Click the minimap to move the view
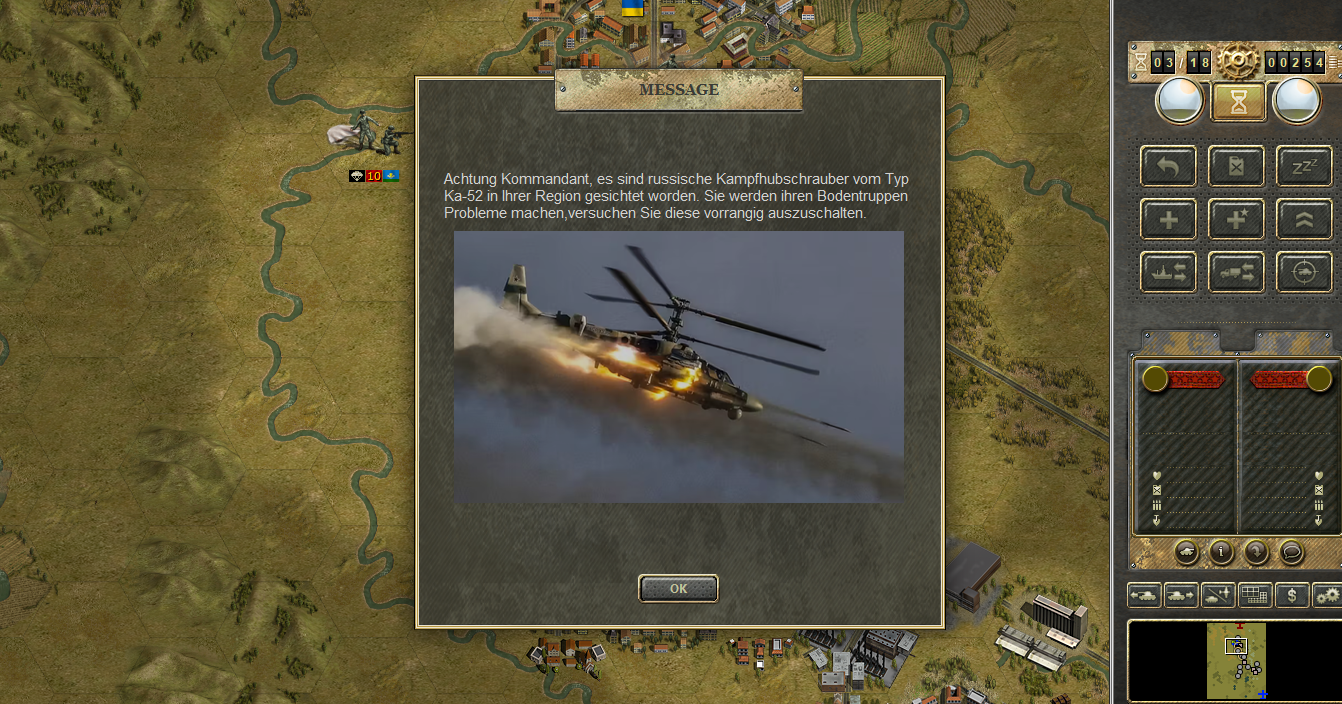The height and width of the screenshot is (704, 1342). (x=1236, y=661)
